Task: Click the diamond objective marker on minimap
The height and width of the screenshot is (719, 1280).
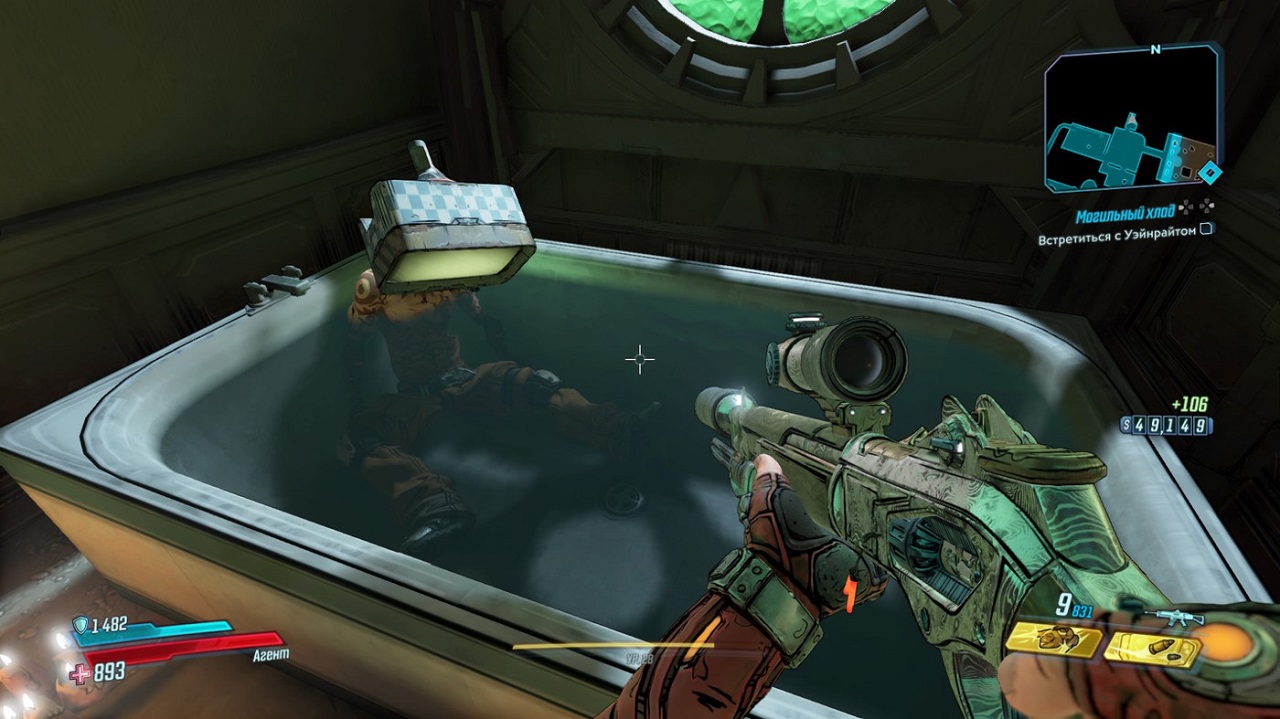Action: point(1210,173)
